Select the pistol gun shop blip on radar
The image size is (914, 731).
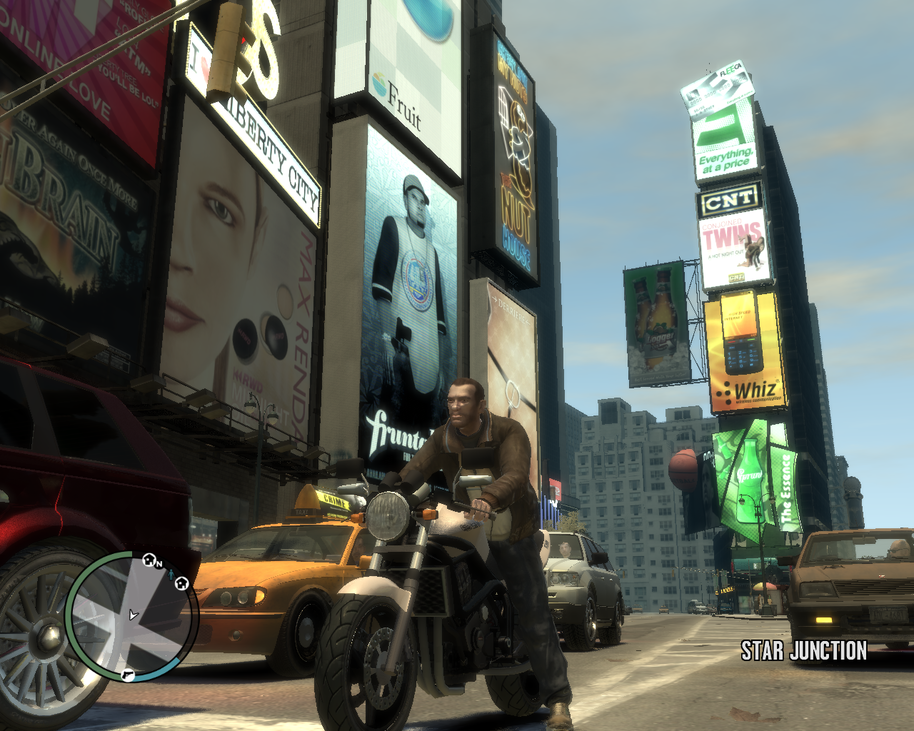pyautogui.click(x=128, y=676)
